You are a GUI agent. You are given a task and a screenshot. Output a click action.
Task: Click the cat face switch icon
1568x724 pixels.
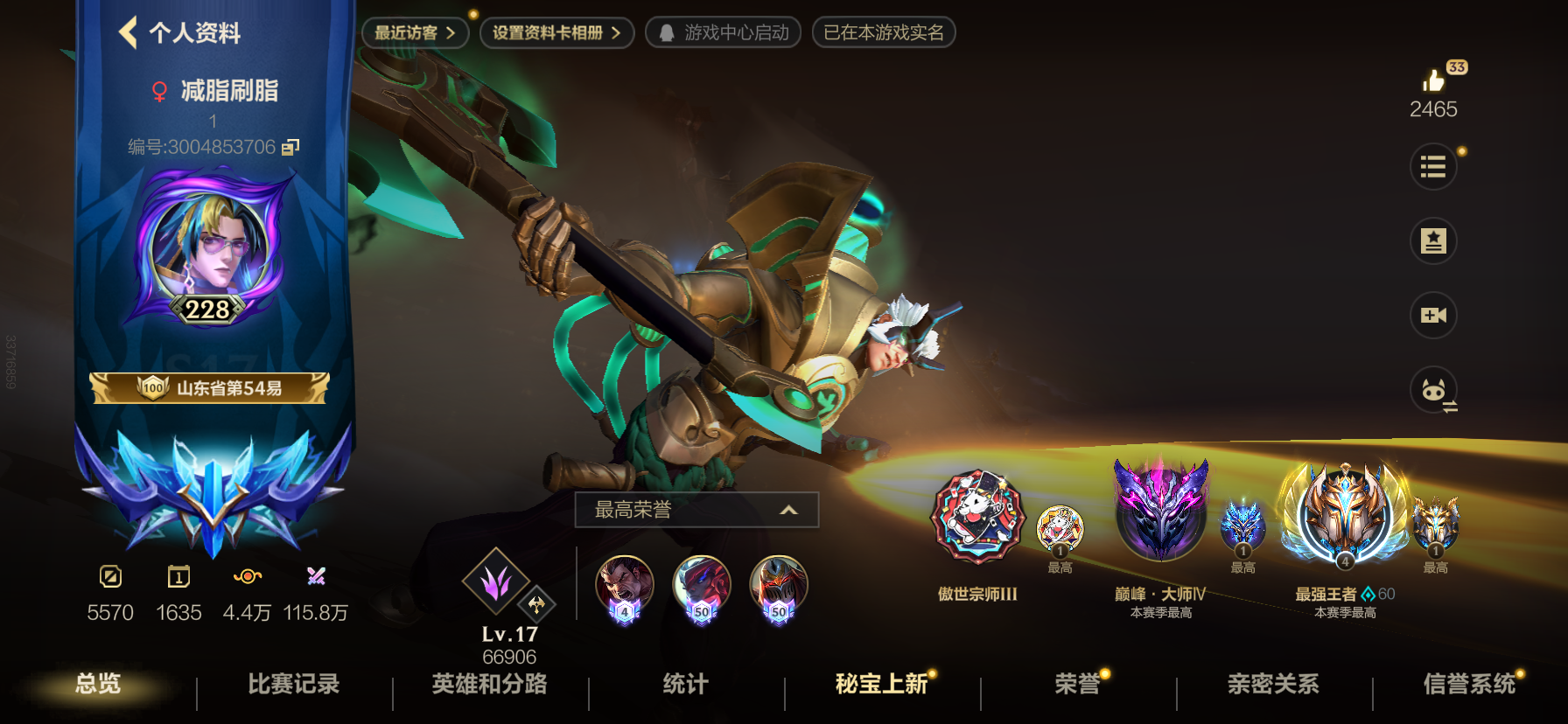(1433, 390)
